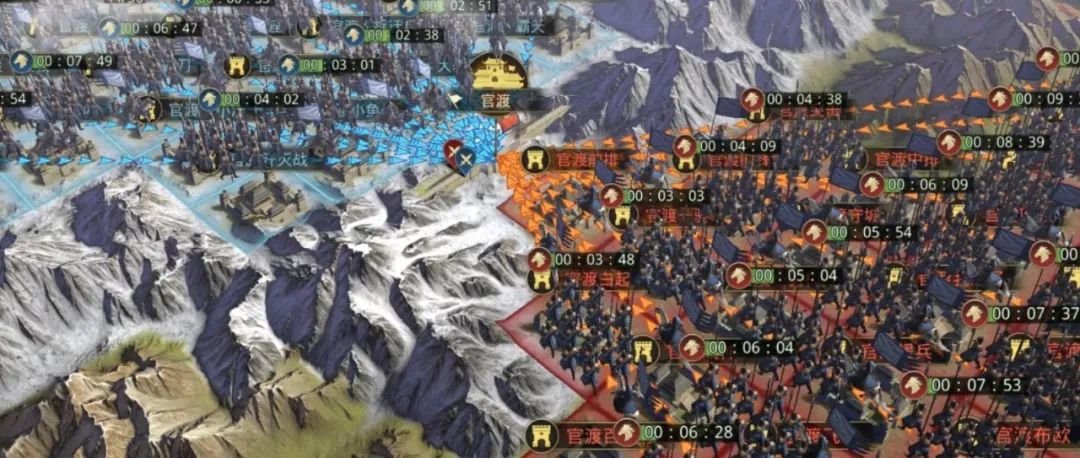
Task: Select the 官渡布欧 fortress label
Action: coord(1030,435)
